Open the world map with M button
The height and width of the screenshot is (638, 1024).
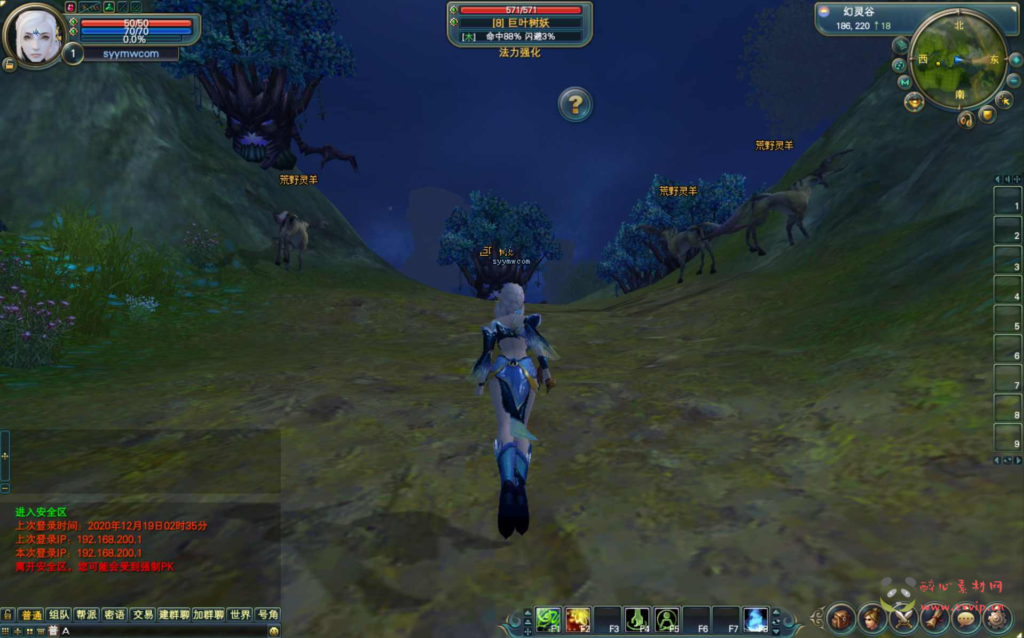click(x=904, y=82)
